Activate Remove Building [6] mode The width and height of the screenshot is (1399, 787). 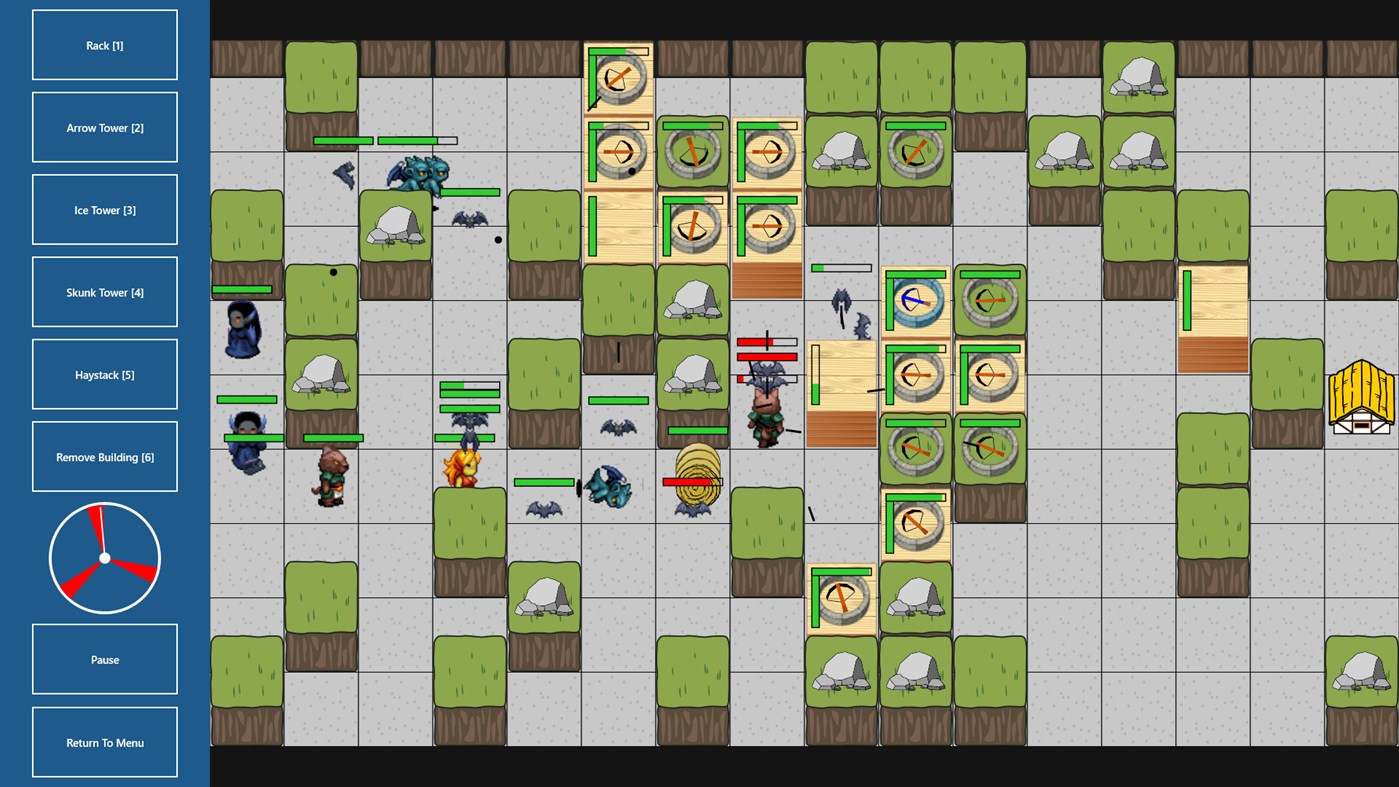[x=104, y=456]
